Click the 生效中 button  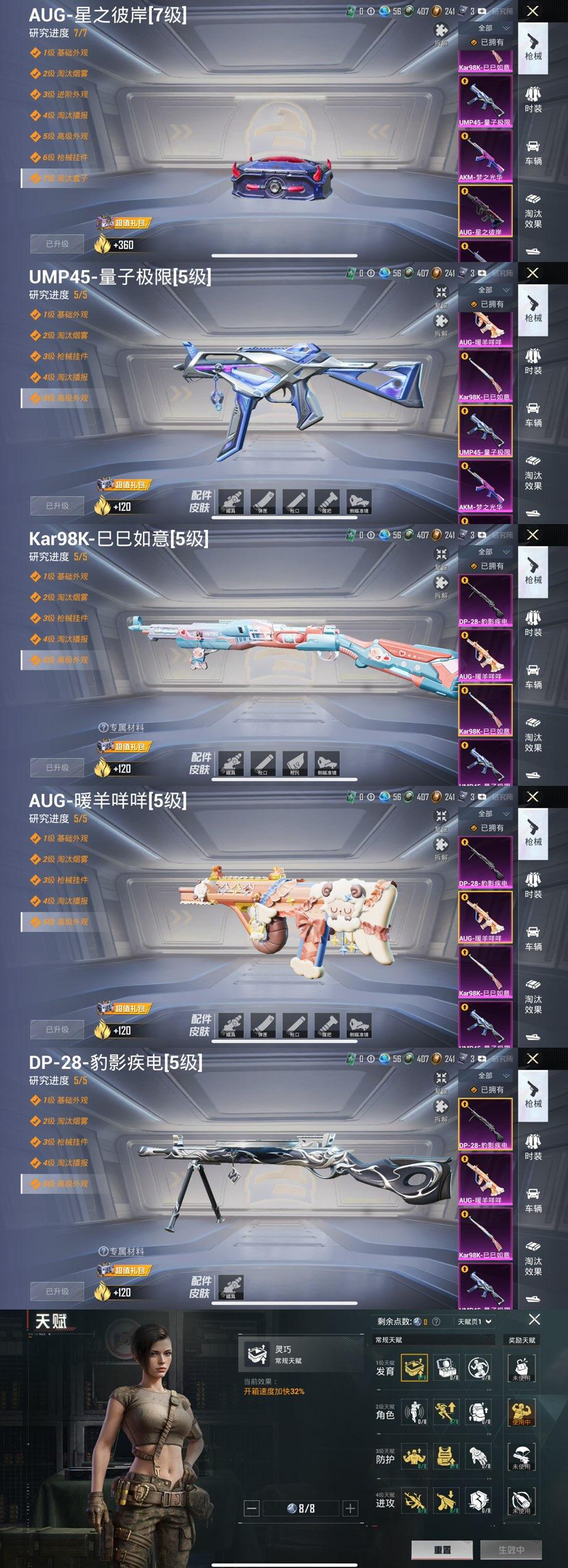(x=511, y=1549)
